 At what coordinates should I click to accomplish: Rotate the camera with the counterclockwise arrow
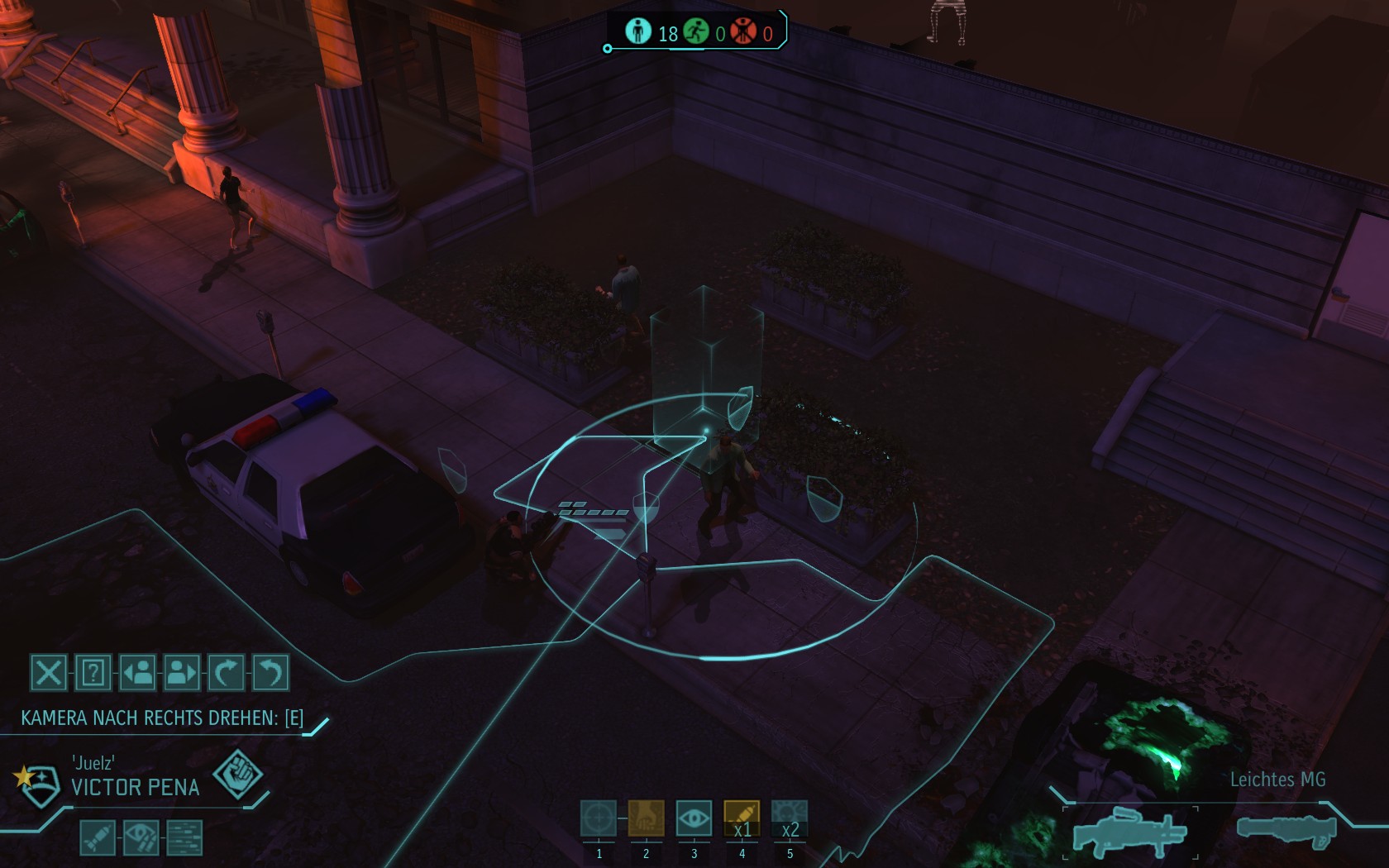coord(270,673)
